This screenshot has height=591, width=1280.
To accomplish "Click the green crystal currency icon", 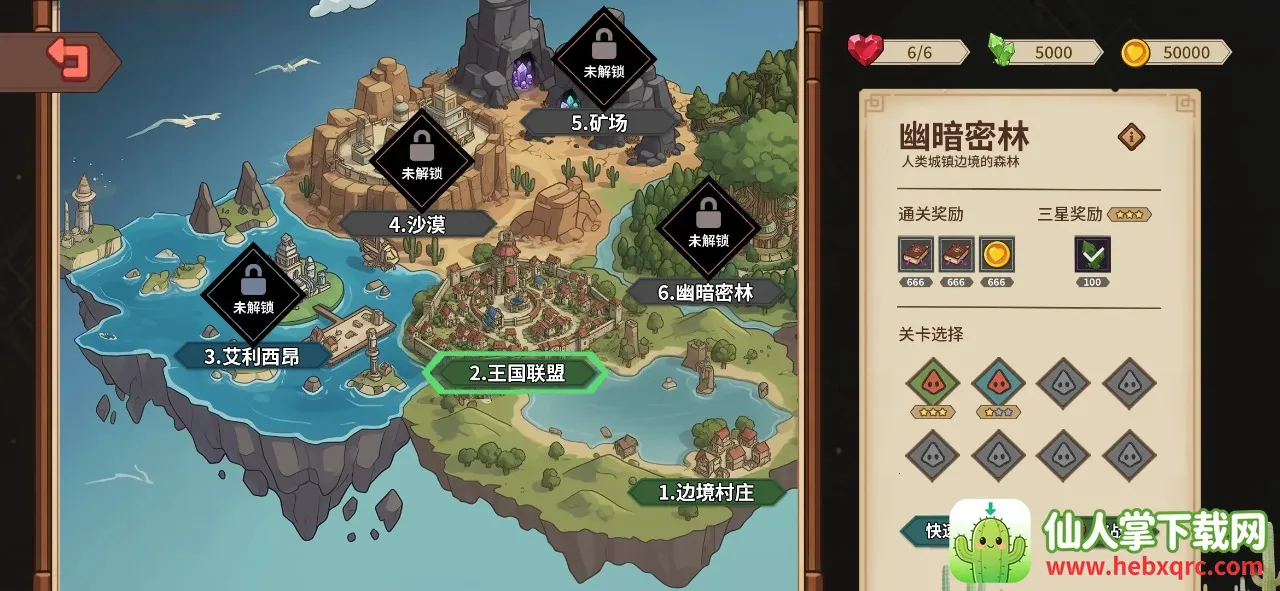I will [x=1001, y=50].
